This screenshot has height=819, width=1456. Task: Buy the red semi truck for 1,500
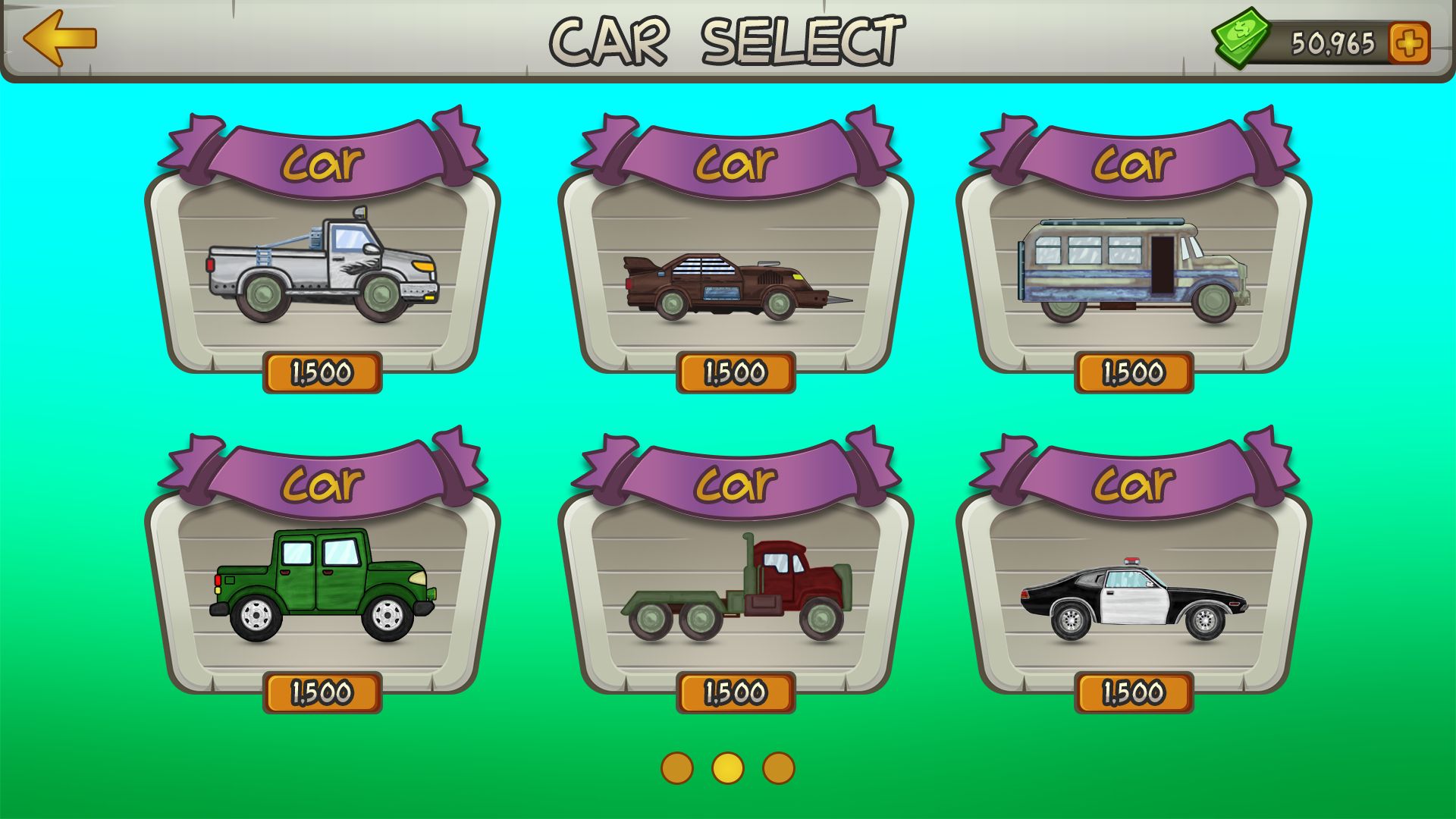(x=736, y=692)
